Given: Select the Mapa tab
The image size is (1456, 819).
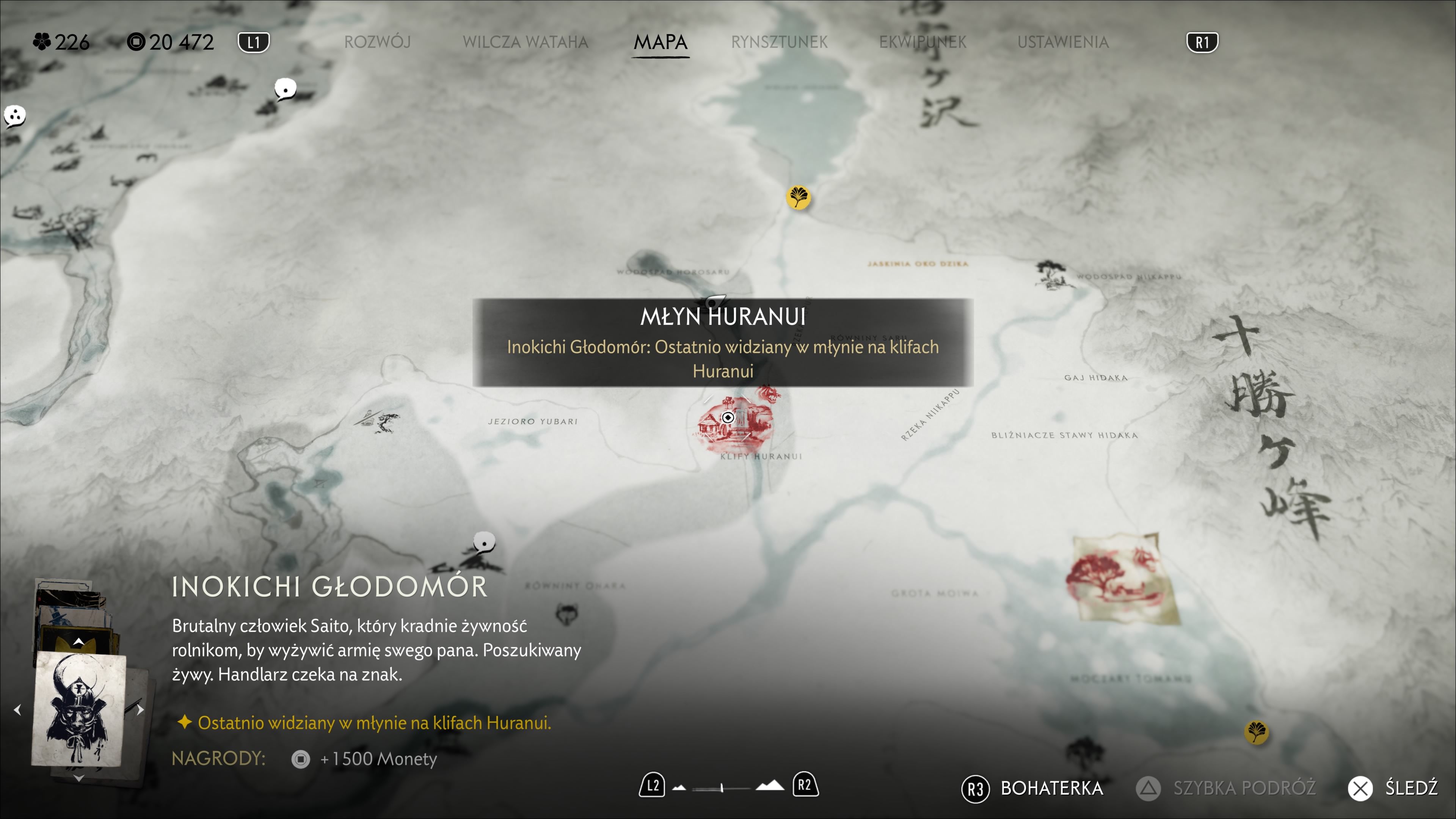Looking at the screenshot, I should coord(660,42).
